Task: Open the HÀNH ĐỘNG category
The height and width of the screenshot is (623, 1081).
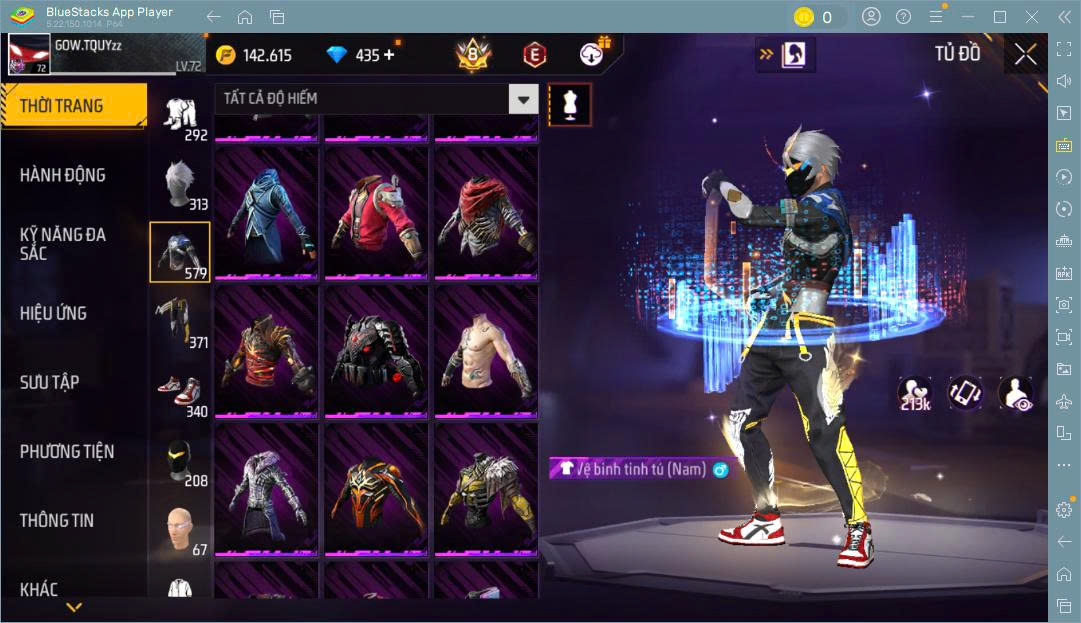Action: 63,175
